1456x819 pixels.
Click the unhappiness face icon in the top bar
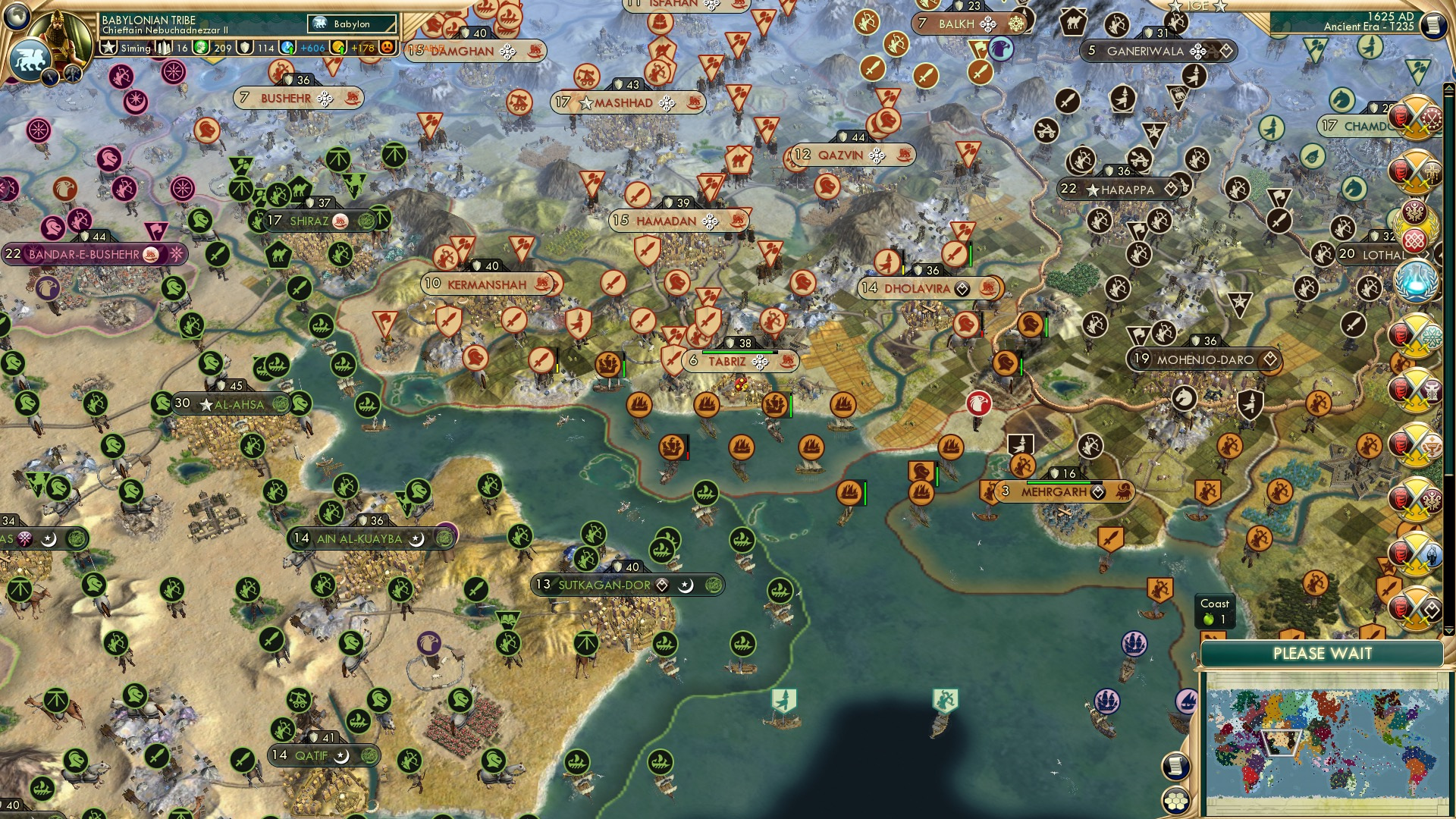tap(387, 48)
